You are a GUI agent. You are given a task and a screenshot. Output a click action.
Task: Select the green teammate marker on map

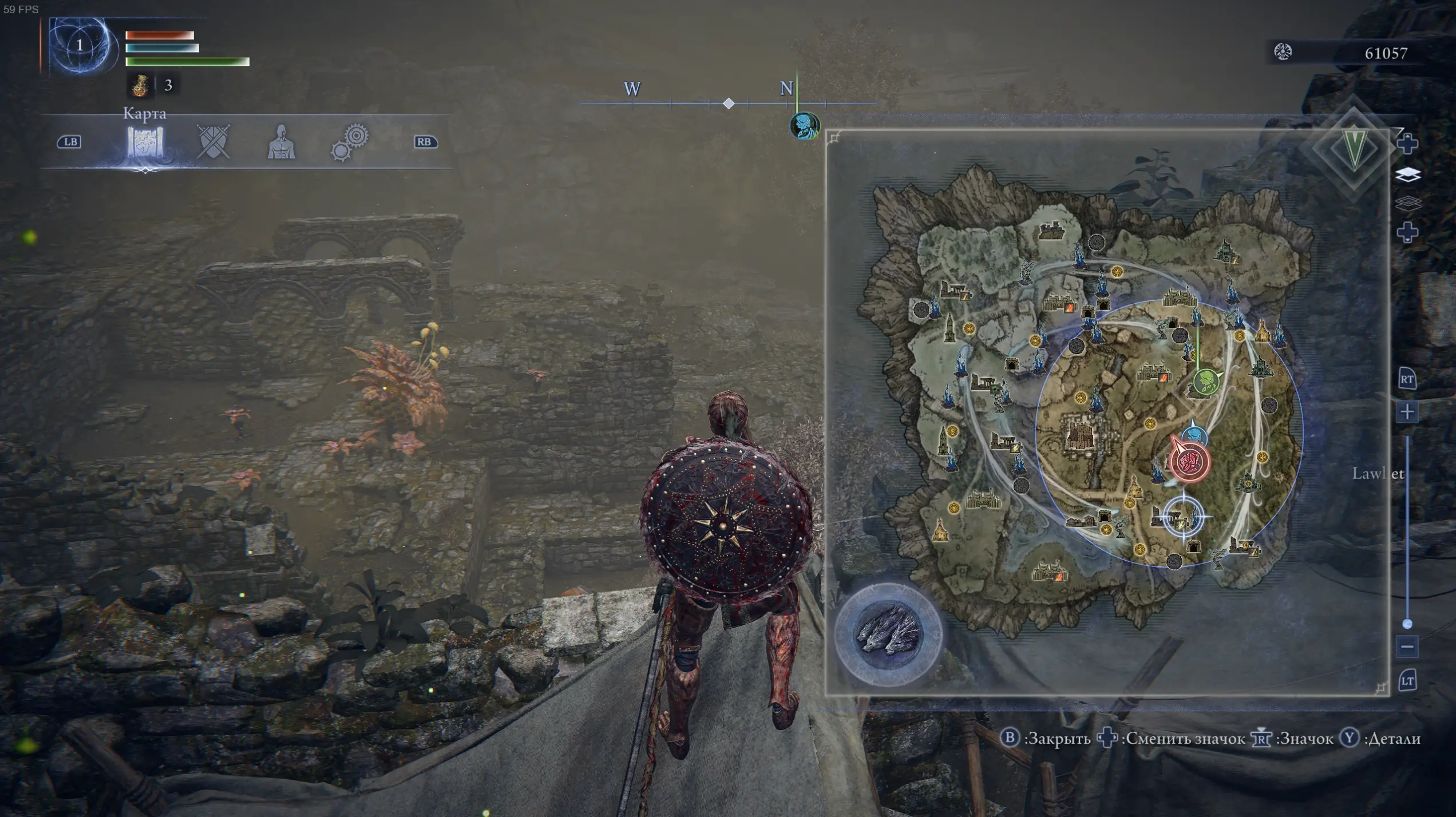tap(1205, 382)
